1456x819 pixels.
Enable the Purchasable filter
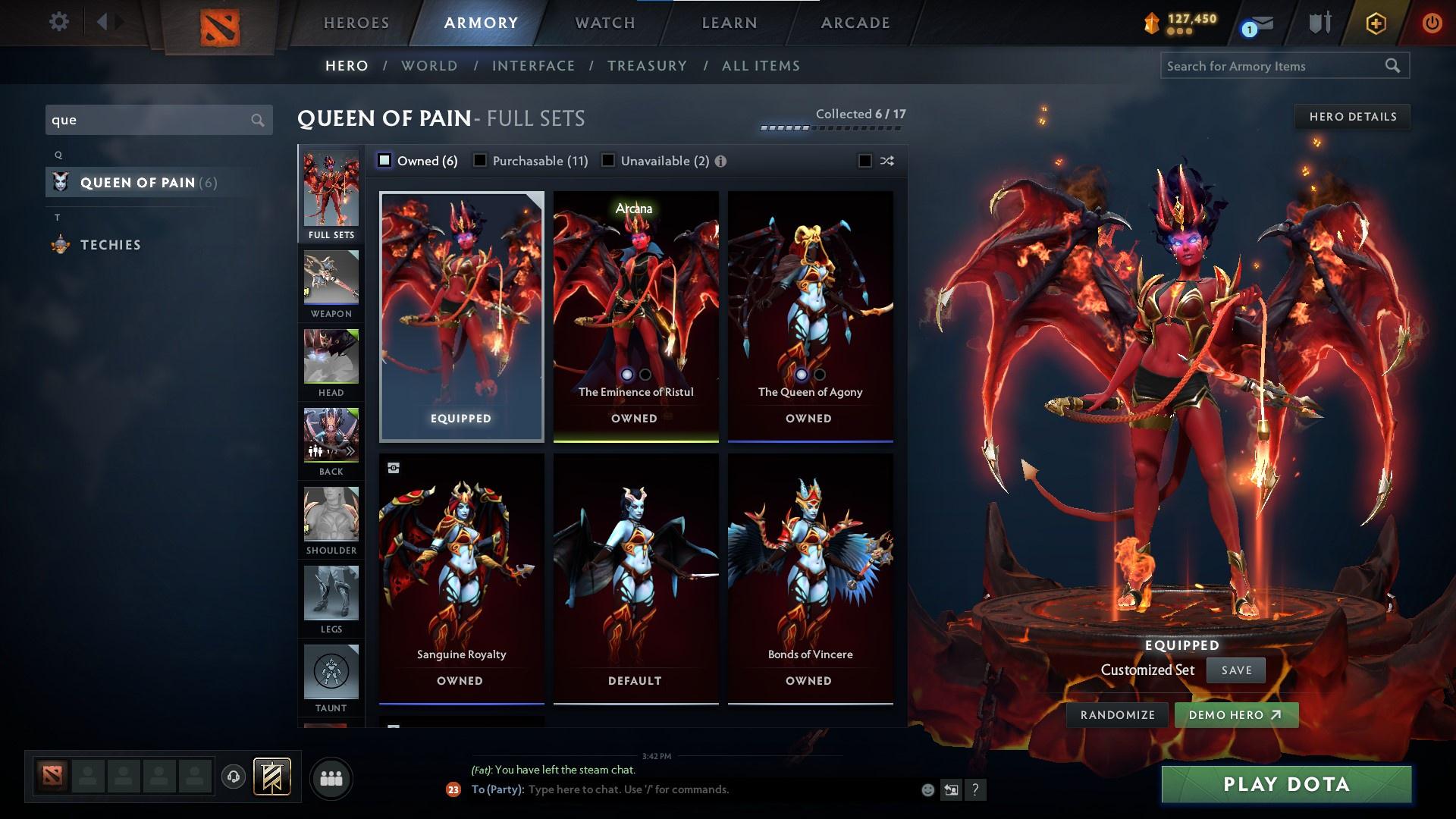click(x=480, y=160)
